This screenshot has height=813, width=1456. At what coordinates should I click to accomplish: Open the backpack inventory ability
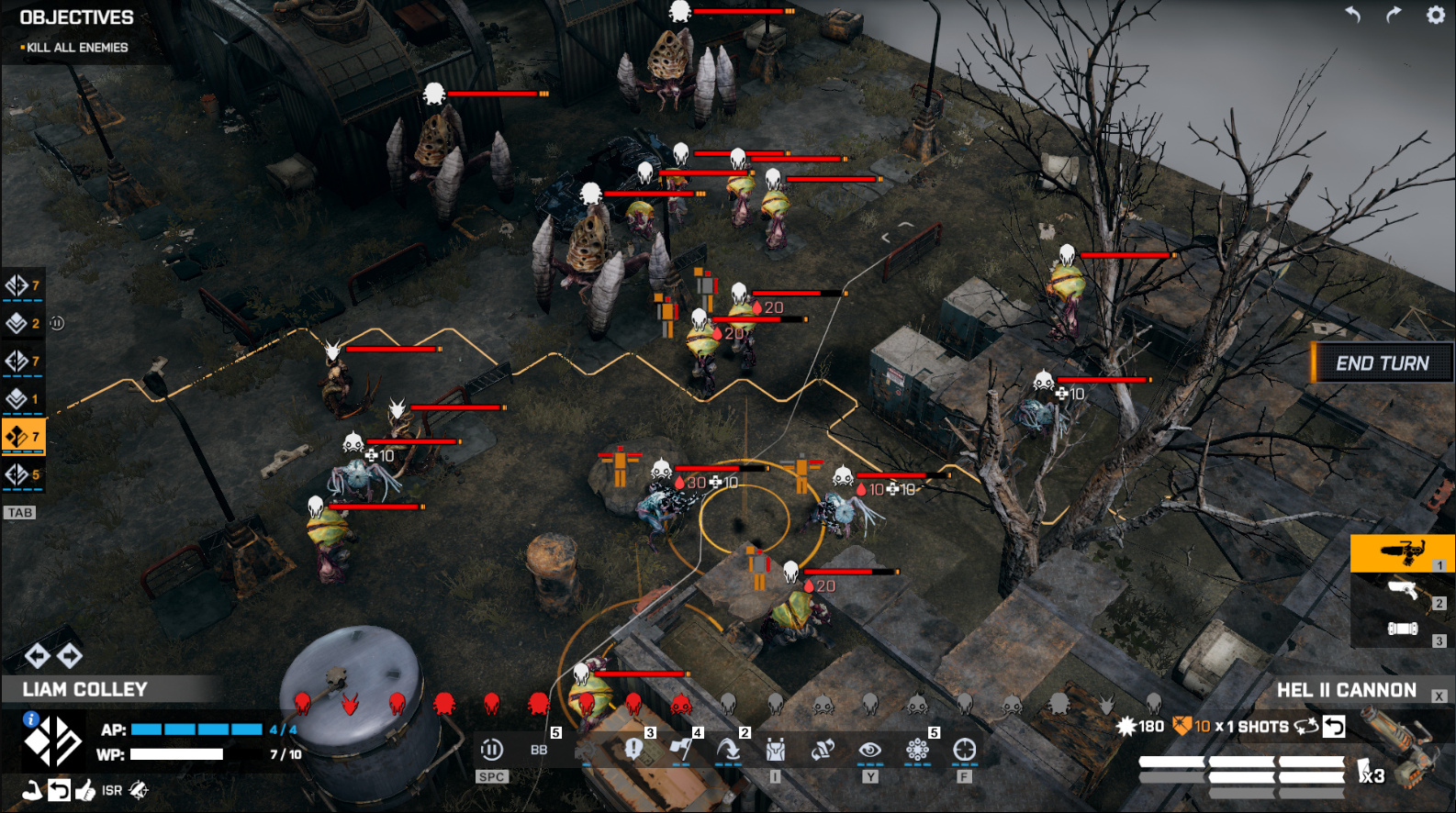point(775,751)
